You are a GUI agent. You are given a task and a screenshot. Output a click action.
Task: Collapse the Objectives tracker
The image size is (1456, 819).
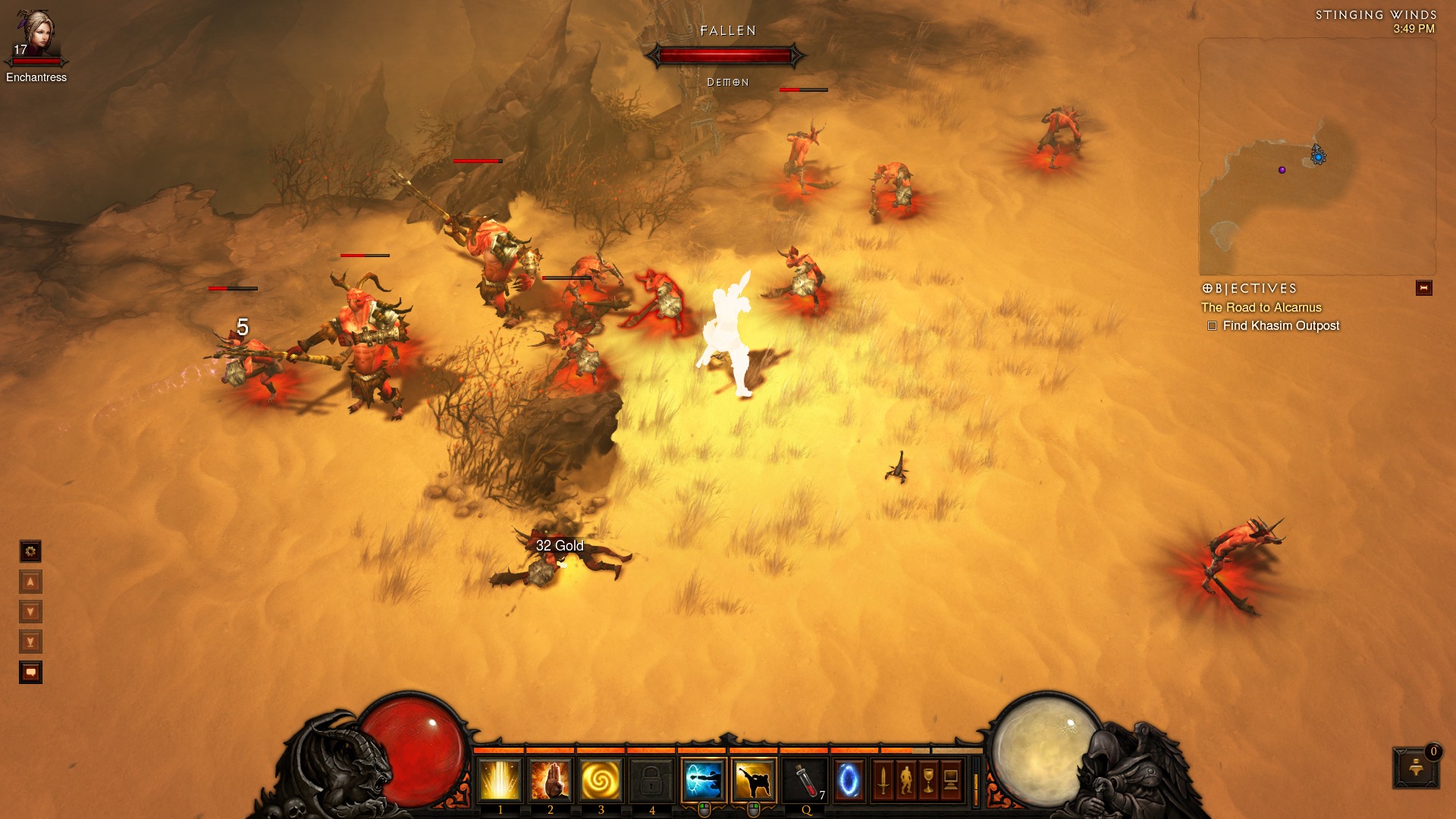point(1423,288)
